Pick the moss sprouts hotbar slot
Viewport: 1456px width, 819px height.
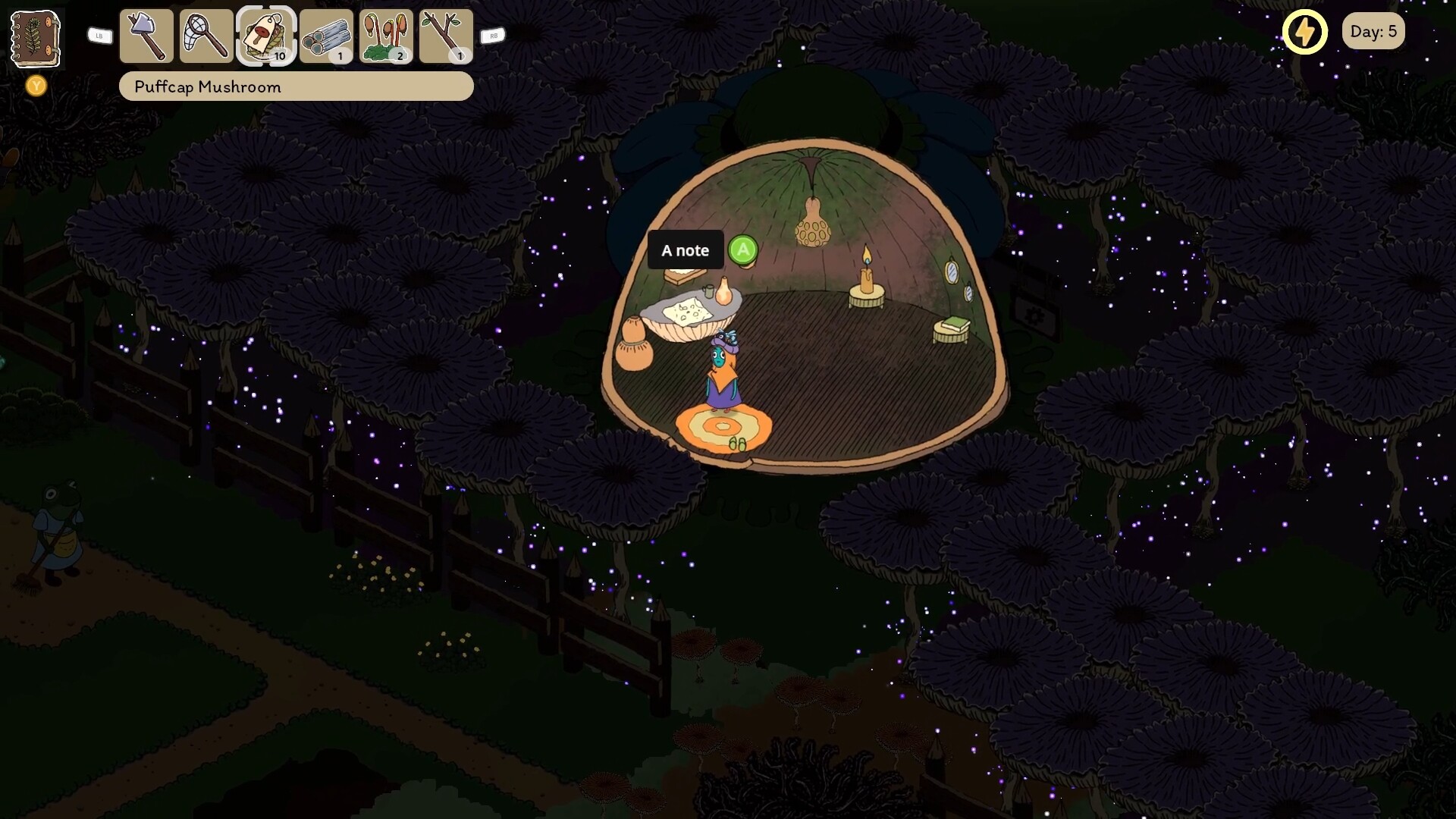pos(386,36)
